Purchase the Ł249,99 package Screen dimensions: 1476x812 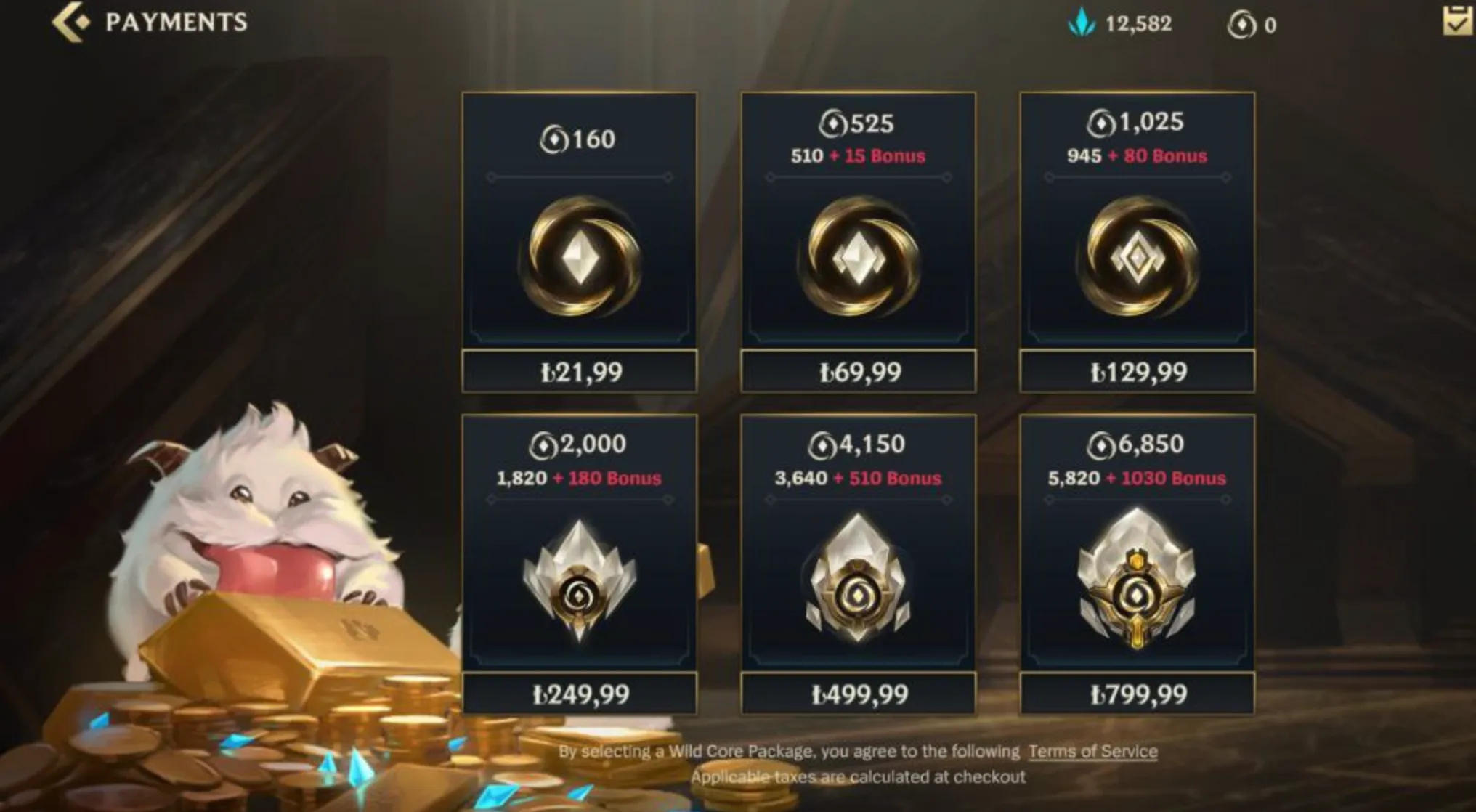[579, 695]
